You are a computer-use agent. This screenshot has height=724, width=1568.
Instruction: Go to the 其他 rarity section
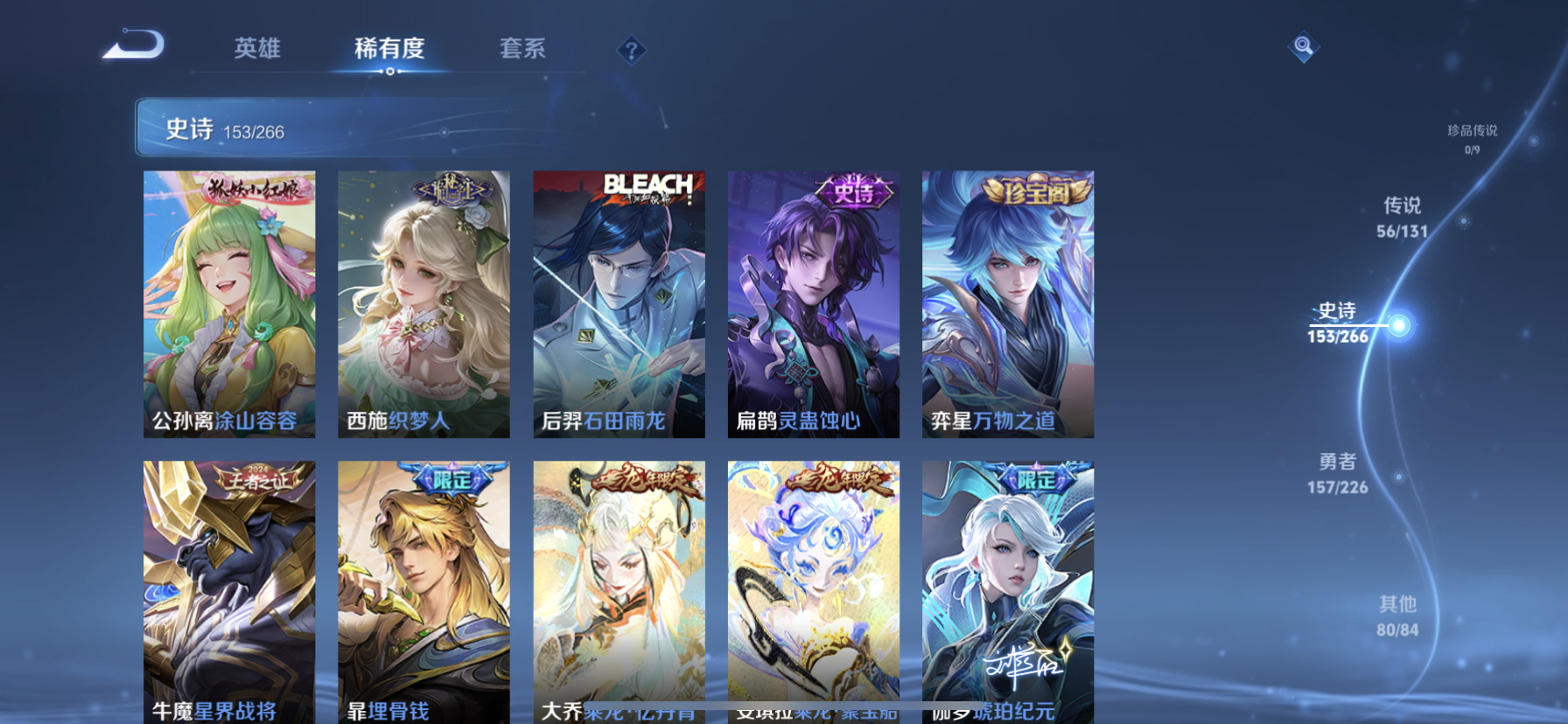coord(1397,616)
